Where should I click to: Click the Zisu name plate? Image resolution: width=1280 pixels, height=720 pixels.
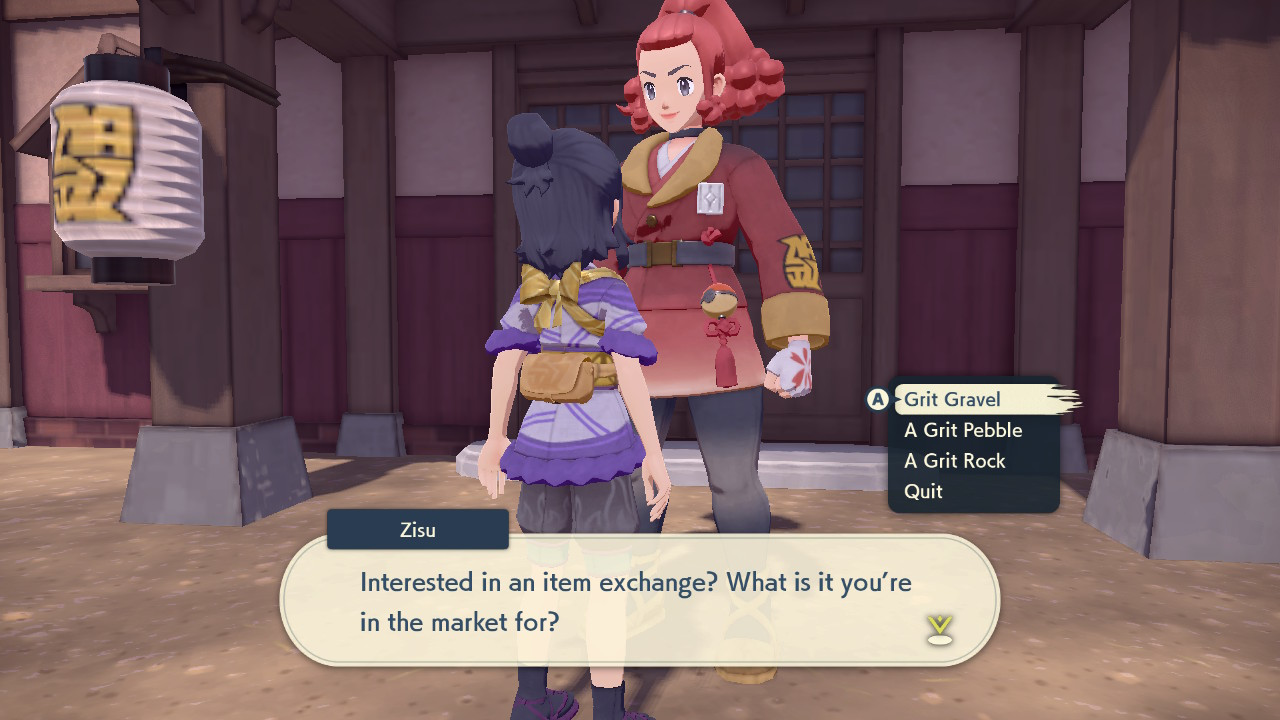point(417,529)
